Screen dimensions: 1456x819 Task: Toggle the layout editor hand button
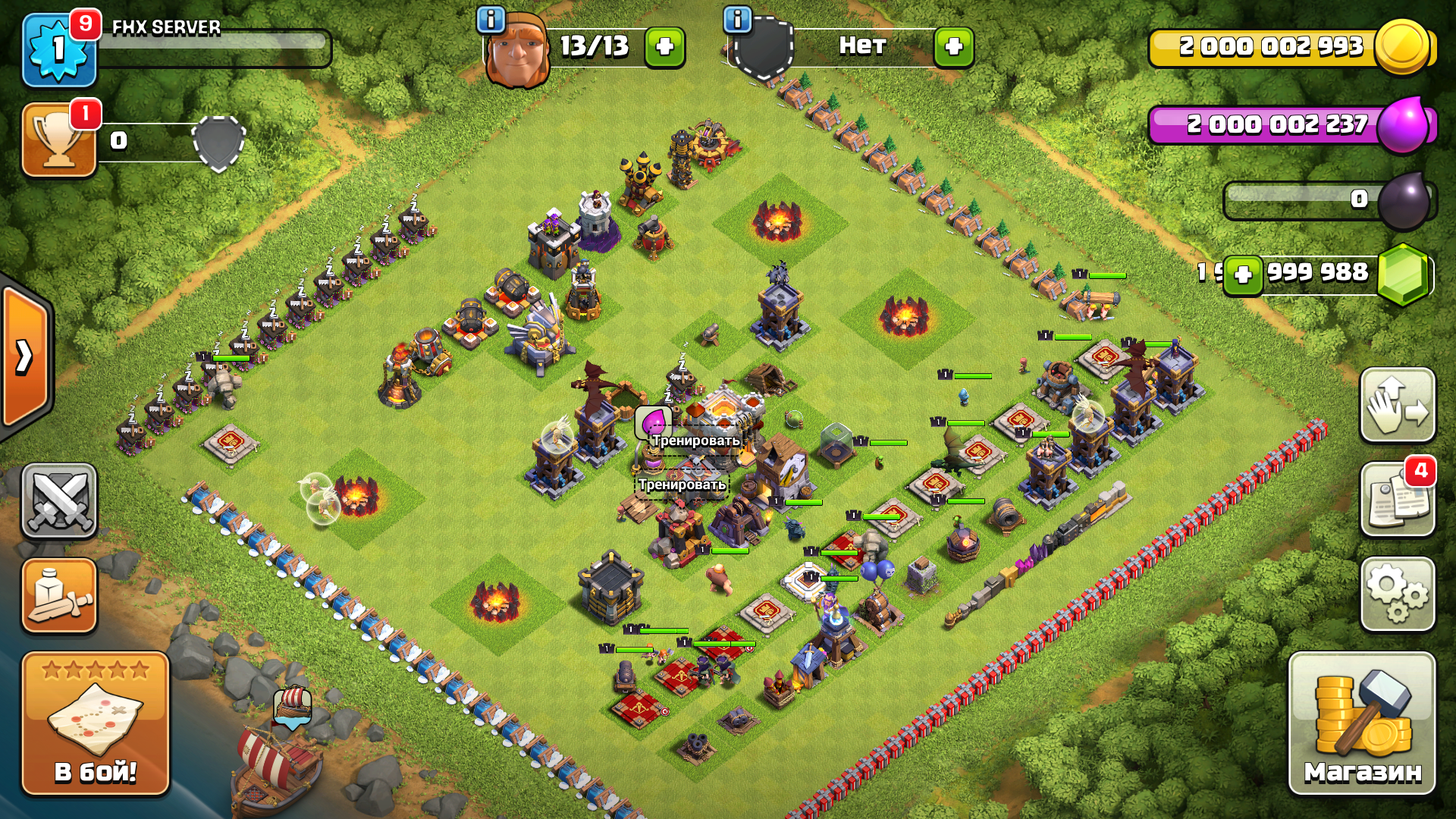(x=1398, y=405)
